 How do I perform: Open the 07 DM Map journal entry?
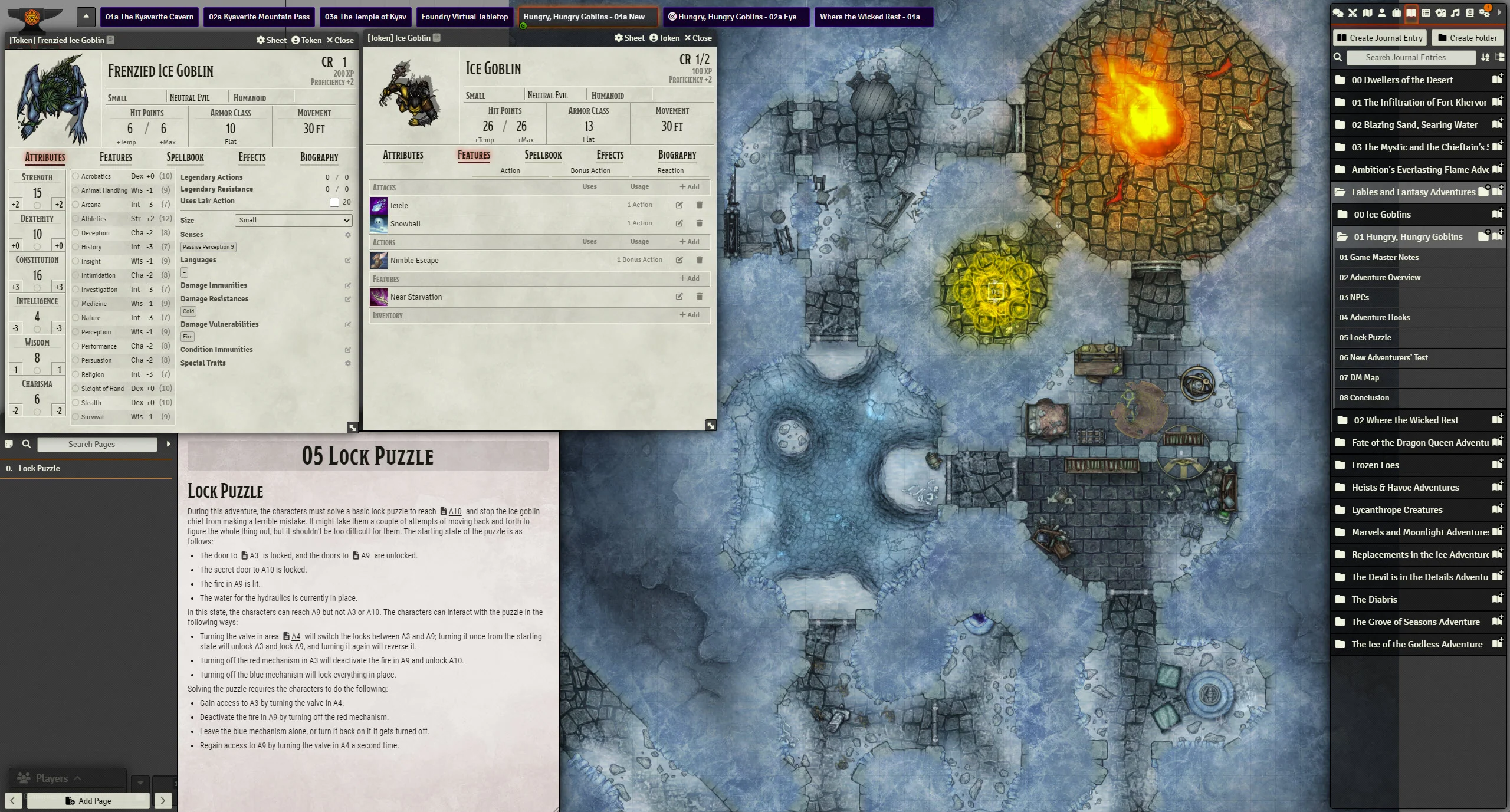click(x=1359, y=377)
